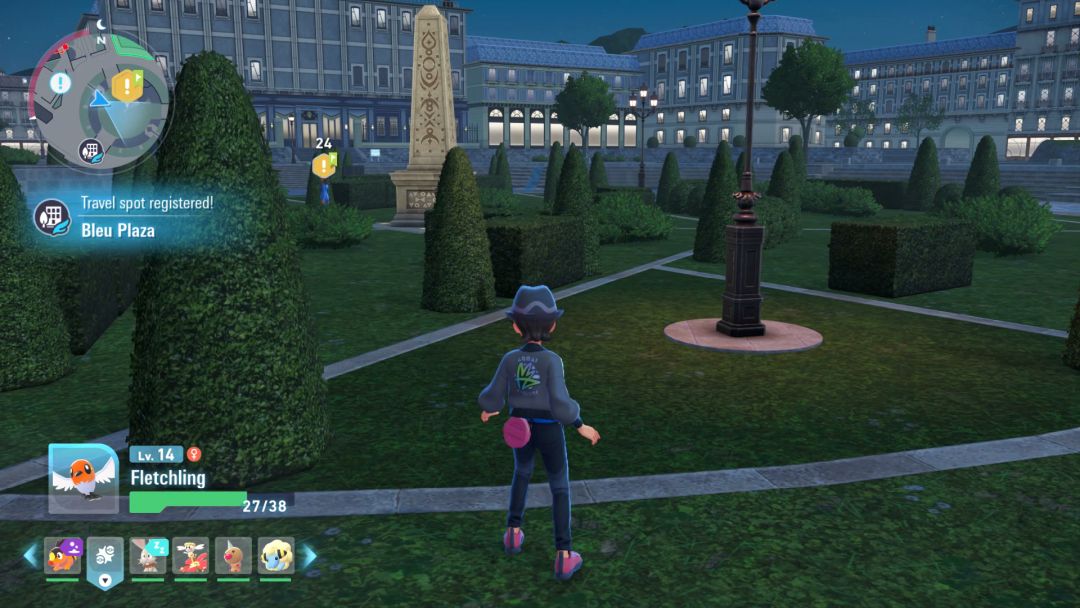This screenshot has width=1080, height=608.
Task: Select the highlighted active party slot
Action: pyautogui.click(x=105, y=557)
